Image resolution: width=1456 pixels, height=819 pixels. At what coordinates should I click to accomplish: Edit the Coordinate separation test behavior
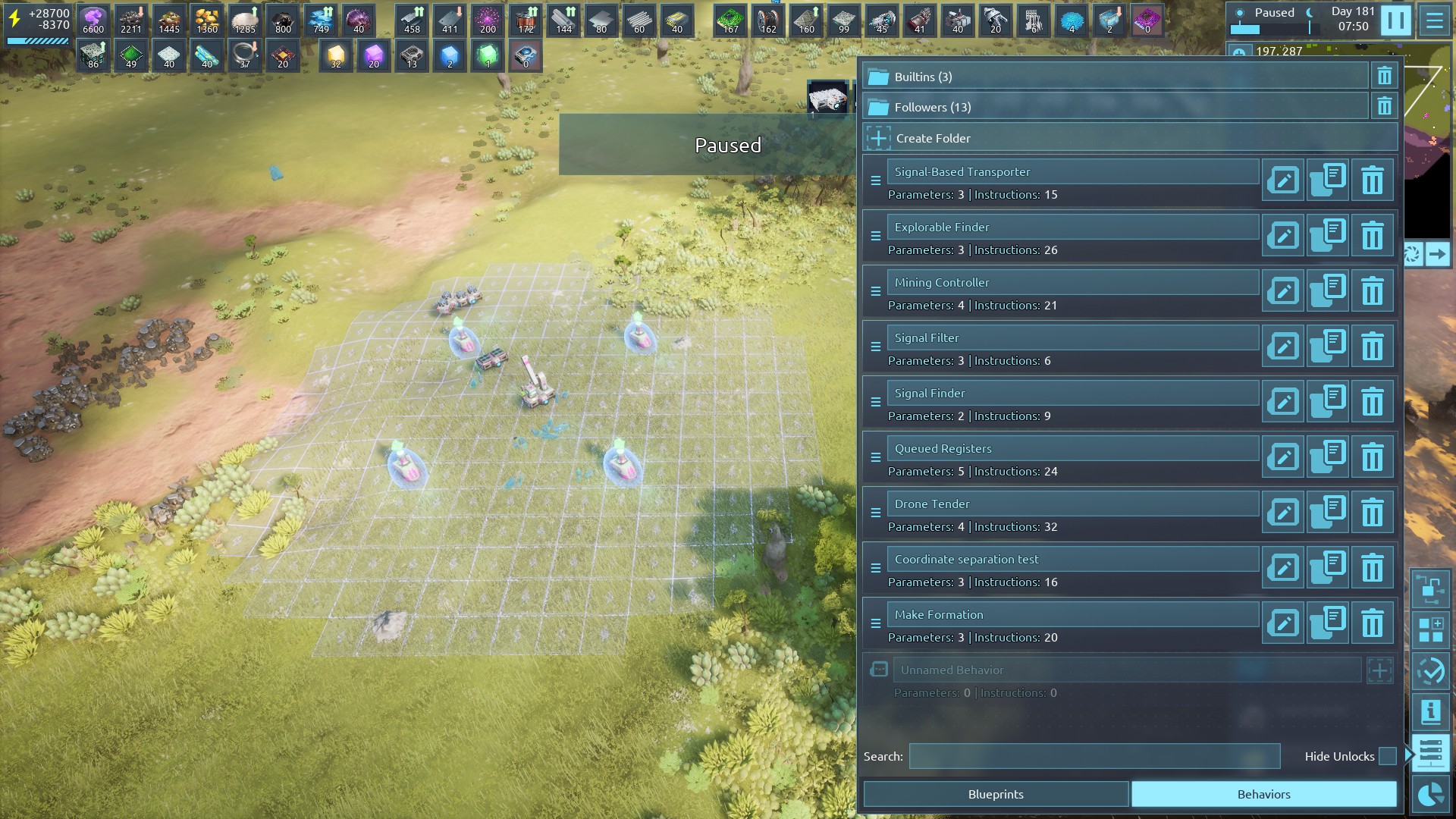[x=1283, y=568]
